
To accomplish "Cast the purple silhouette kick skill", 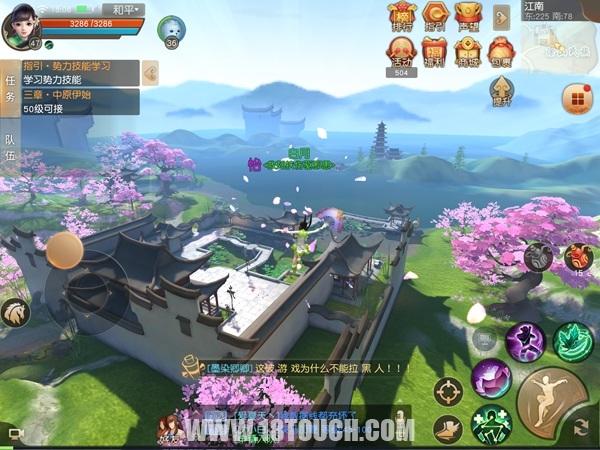I will [x=524, y=341].
